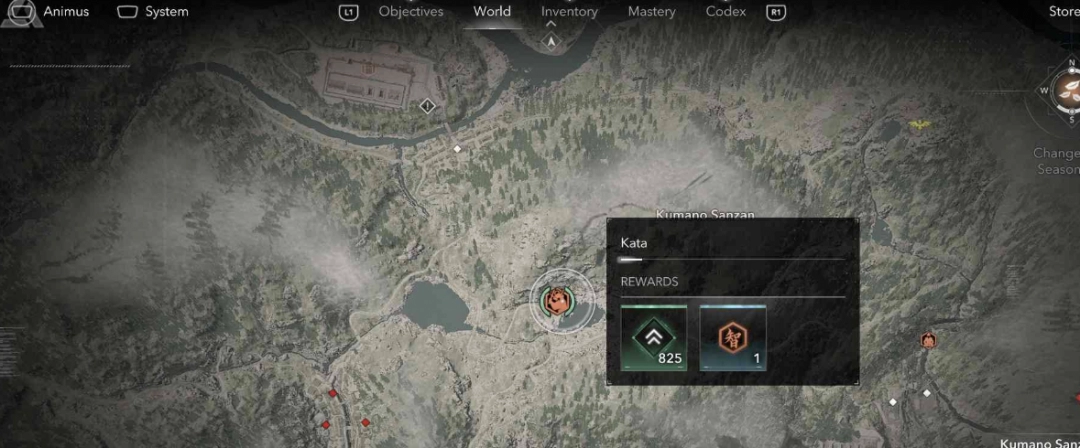
Task: Select the yellow winged marker on the map
Action: (x=919, y=125)
